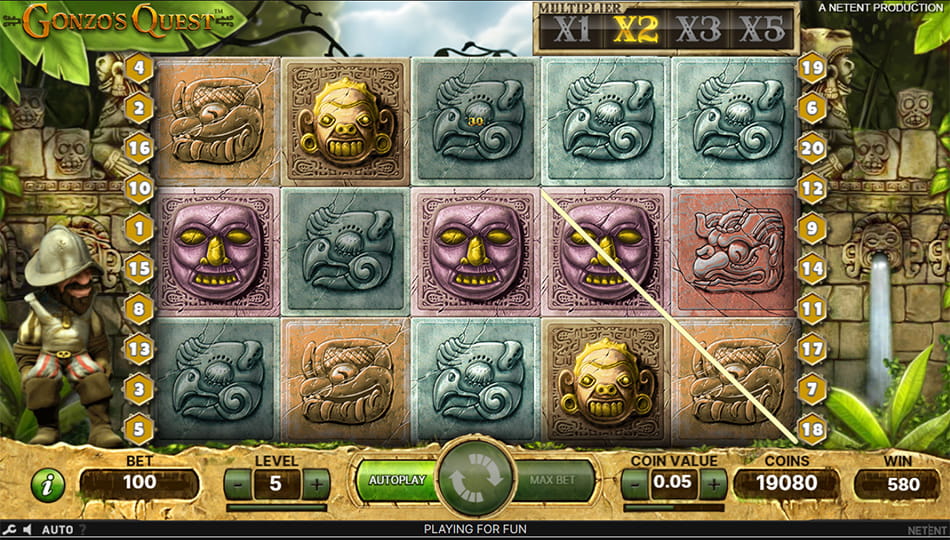The height and width of the screenshot is (540, 950).
Task: Lower the Coin Value
Action: [x=635, y=484]
